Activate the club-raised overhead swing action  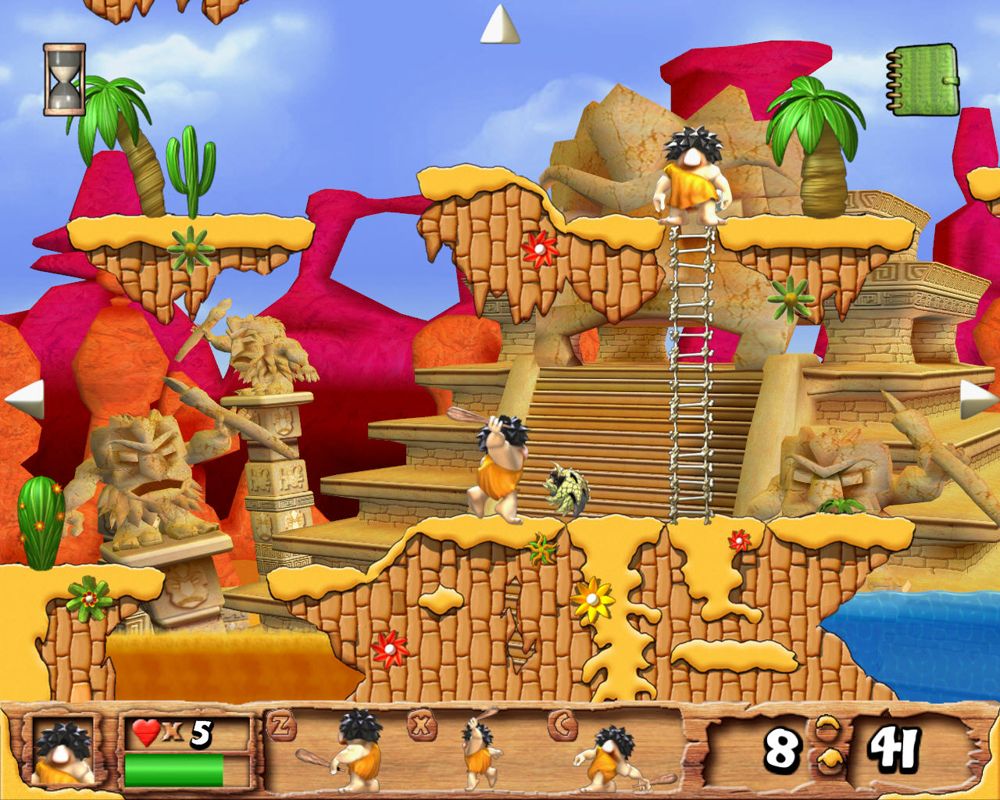[480, 750]
